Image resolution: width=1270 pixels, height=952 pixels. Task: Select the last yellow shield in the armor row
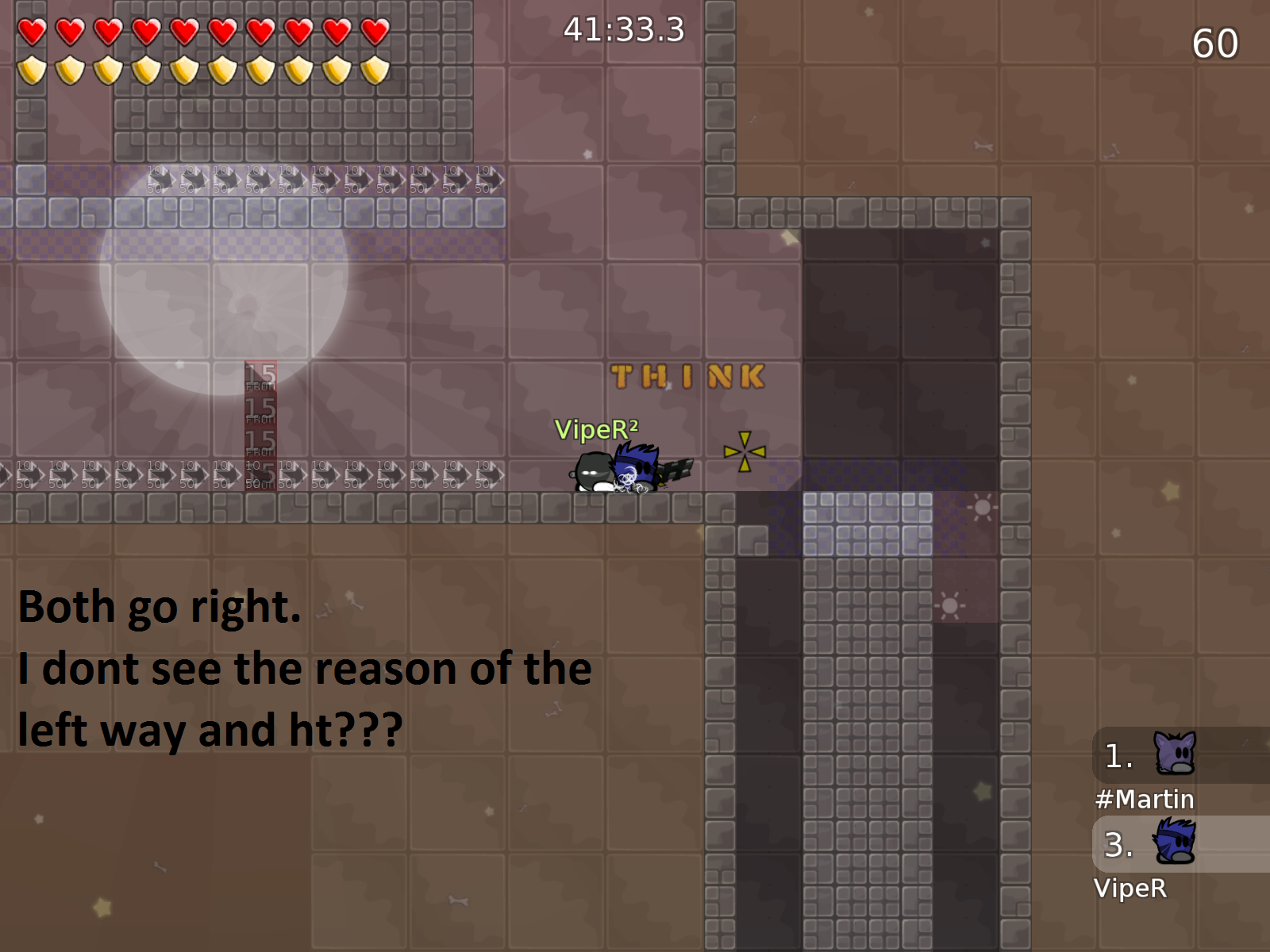[x=373, y=70]
